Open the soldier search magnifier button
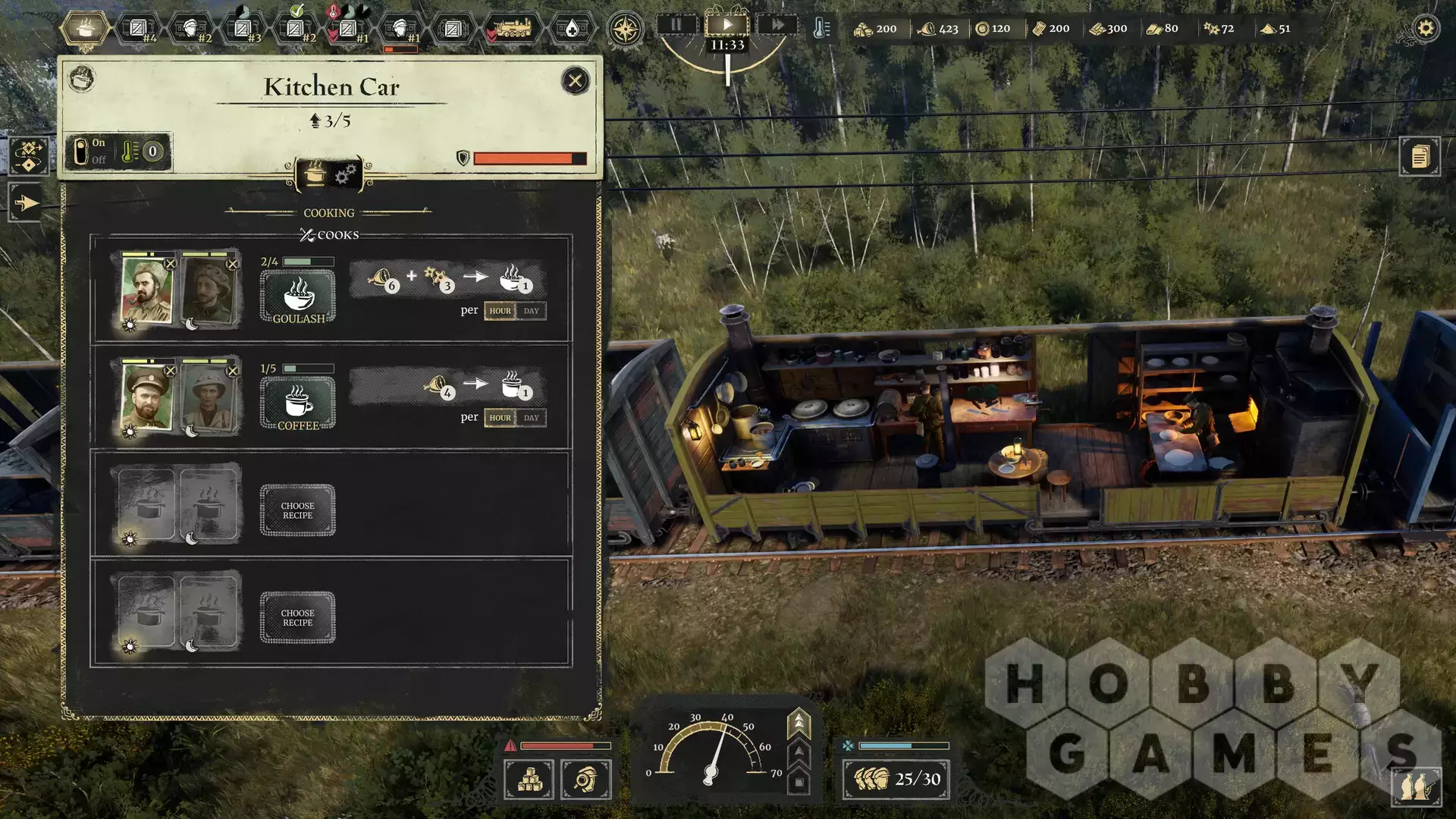Viewport: 1456px width, 819px height. click(585, 779)
